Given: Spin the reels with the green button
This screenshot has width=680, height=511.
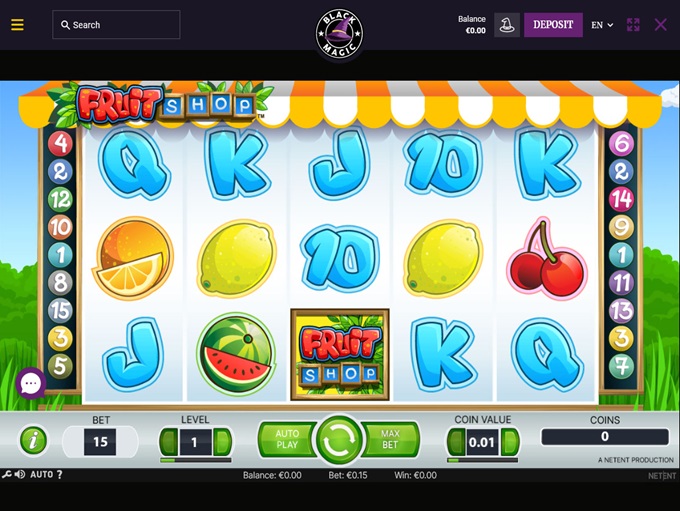Looking at the screenshot, I should [x=339, y=440].
